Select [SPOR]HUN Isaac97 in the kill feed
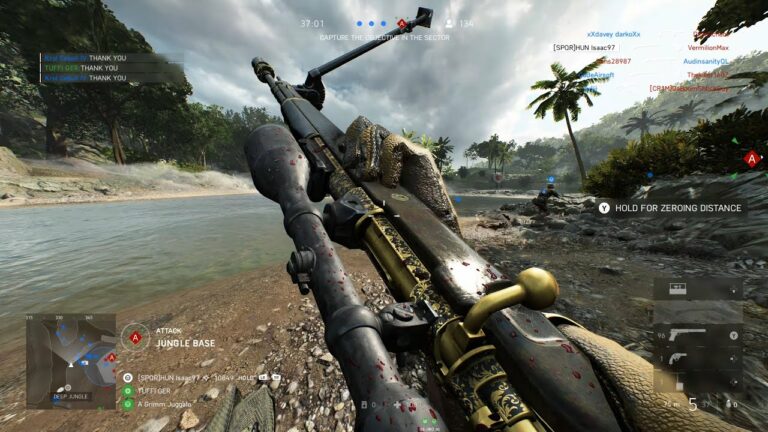Image resolution: width=768 pixels, height=432 pixels. 586,47
